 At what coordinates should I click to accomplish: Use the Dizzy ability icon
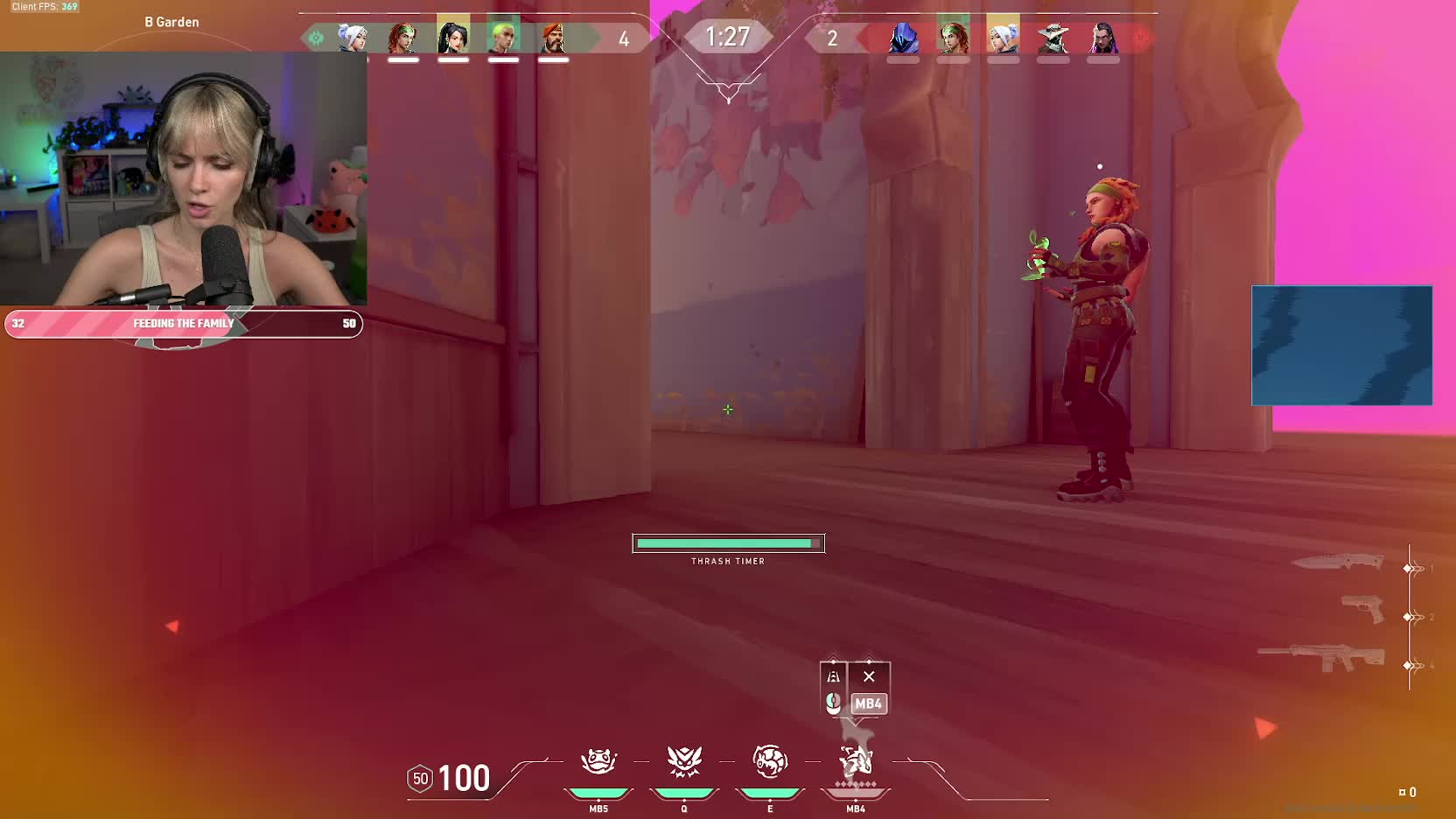[x=770, y=761]
